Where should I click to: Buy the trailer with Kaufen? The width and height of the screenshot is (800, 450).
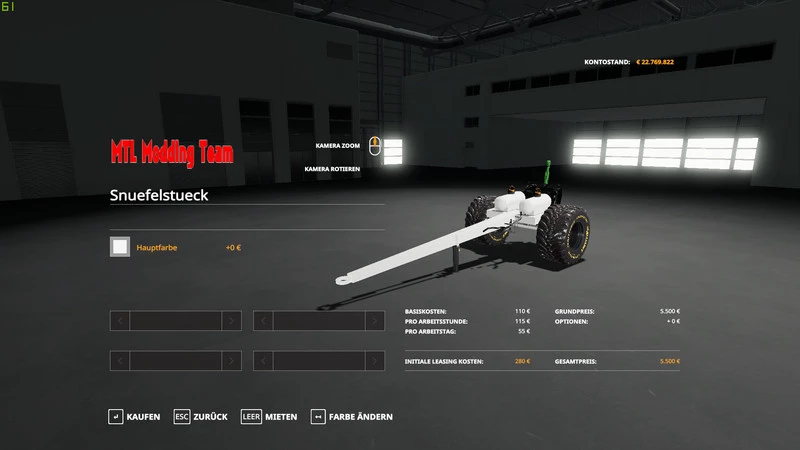coord(134,416)
